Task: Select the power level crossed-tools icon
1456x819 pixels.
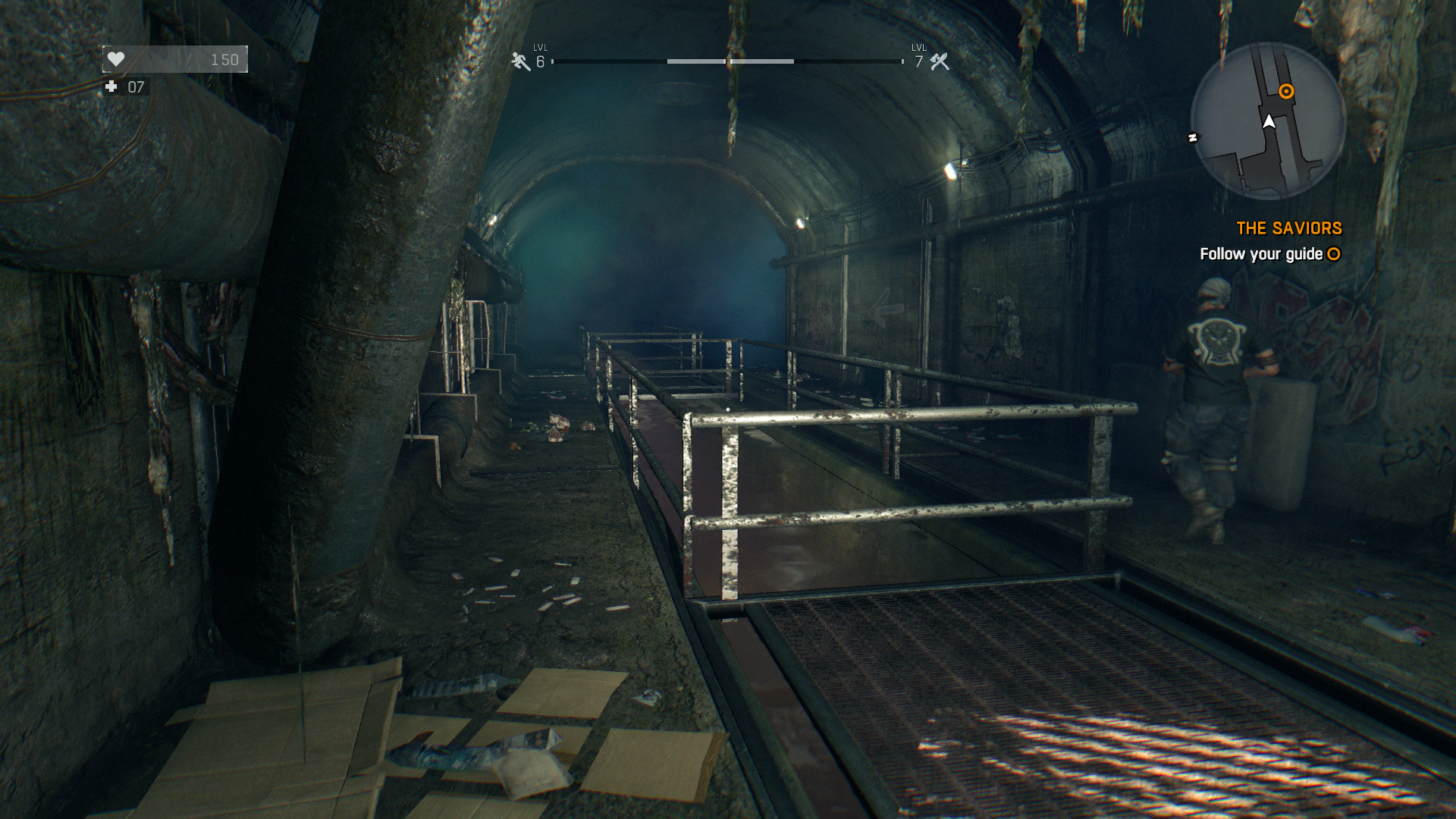Action: click(940, 61)
